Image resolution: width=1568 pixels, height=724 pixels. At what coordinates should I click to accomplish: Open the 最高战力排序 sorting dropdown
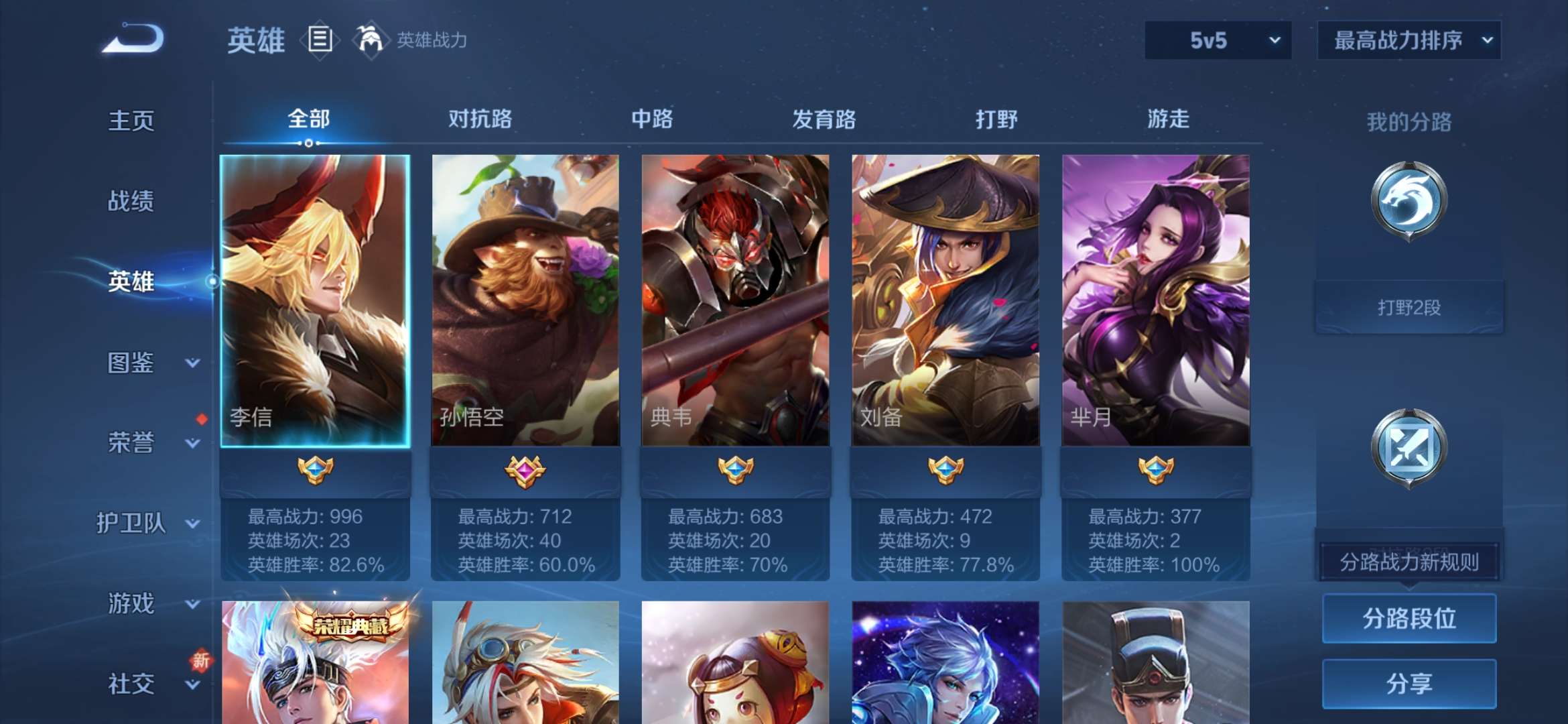tap(1408, 40)
